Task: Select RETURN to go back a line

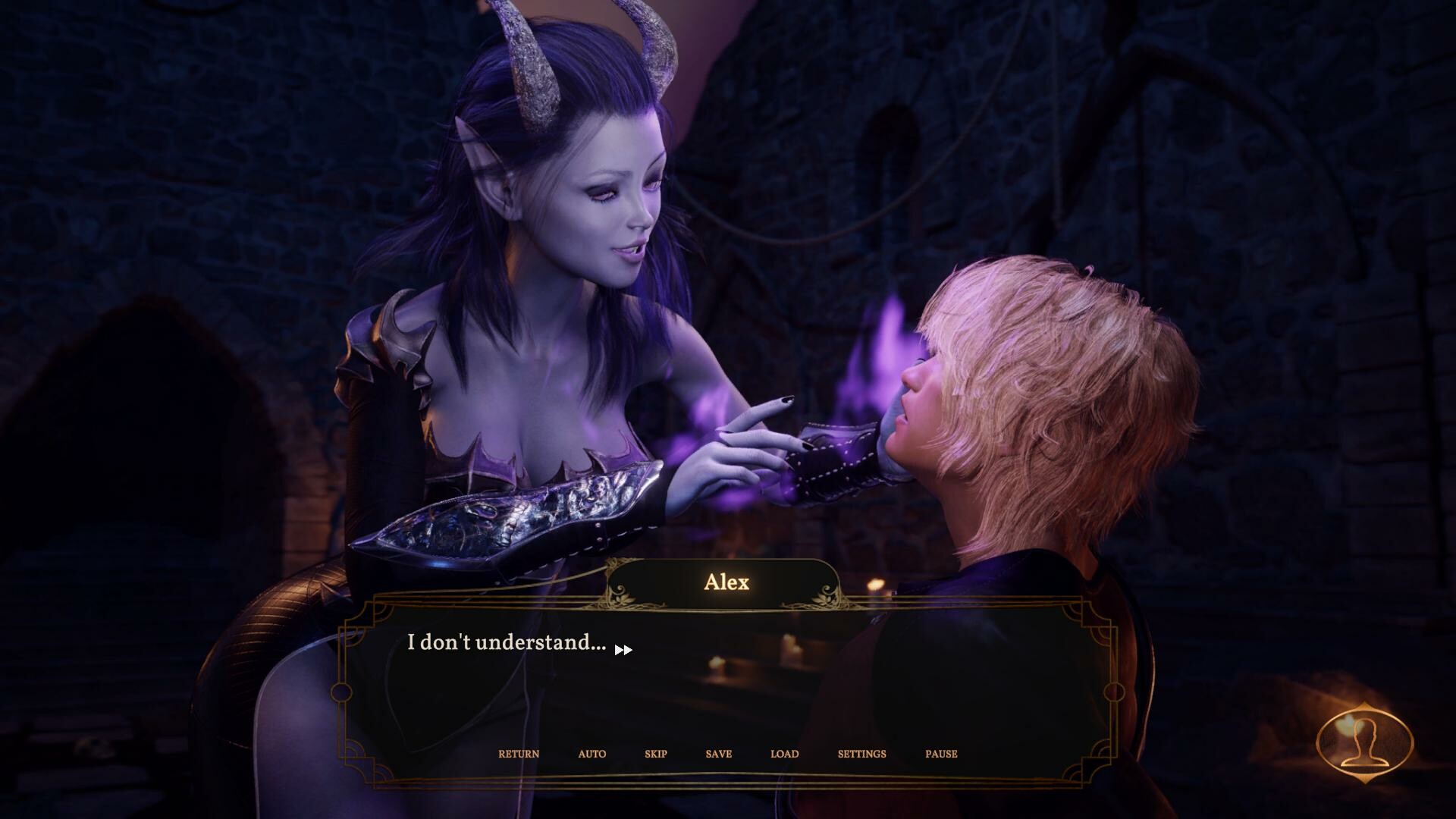Action: (519, 754)
